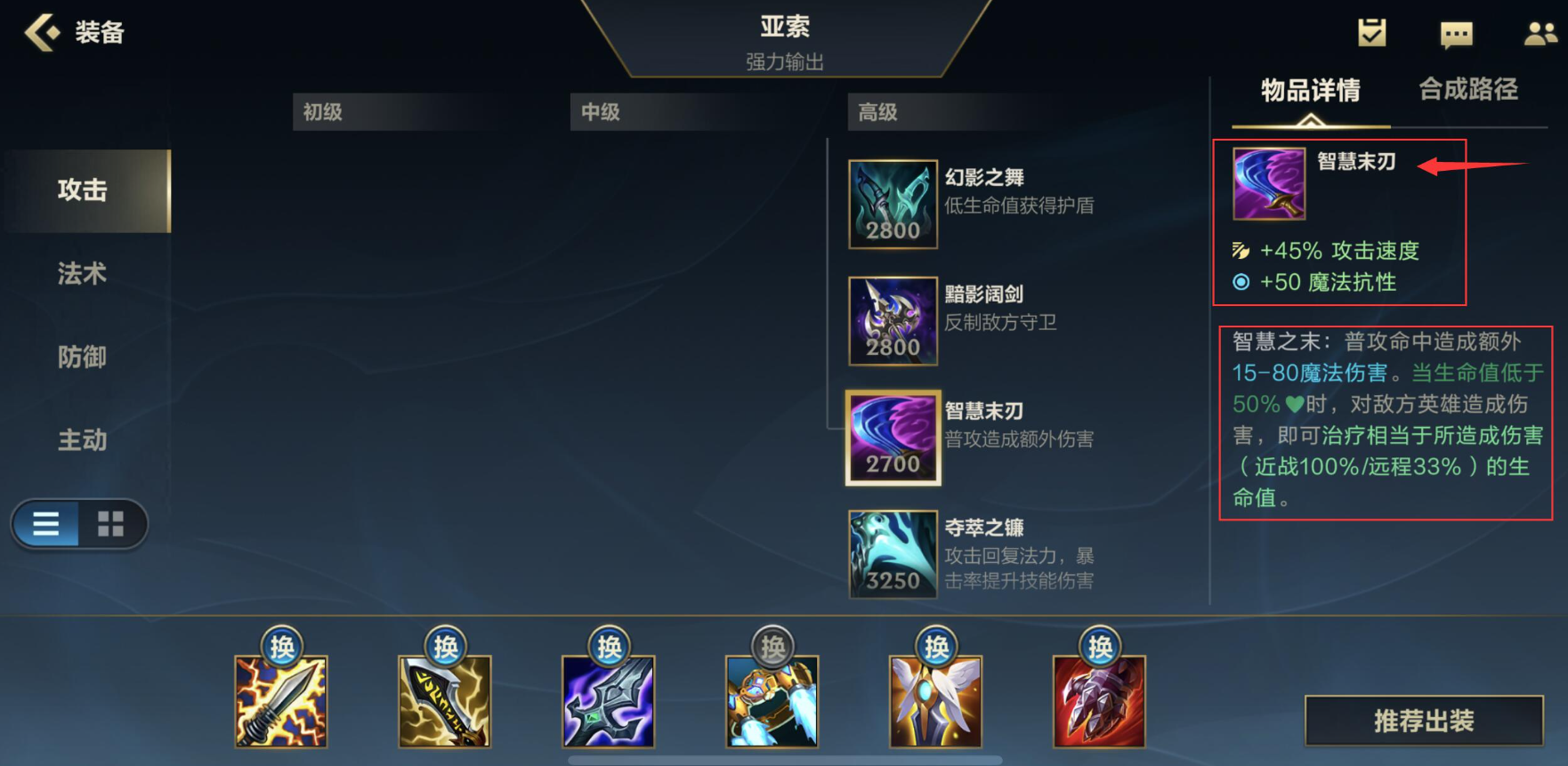Open the 法术 category in sidebar

(81, 274)
